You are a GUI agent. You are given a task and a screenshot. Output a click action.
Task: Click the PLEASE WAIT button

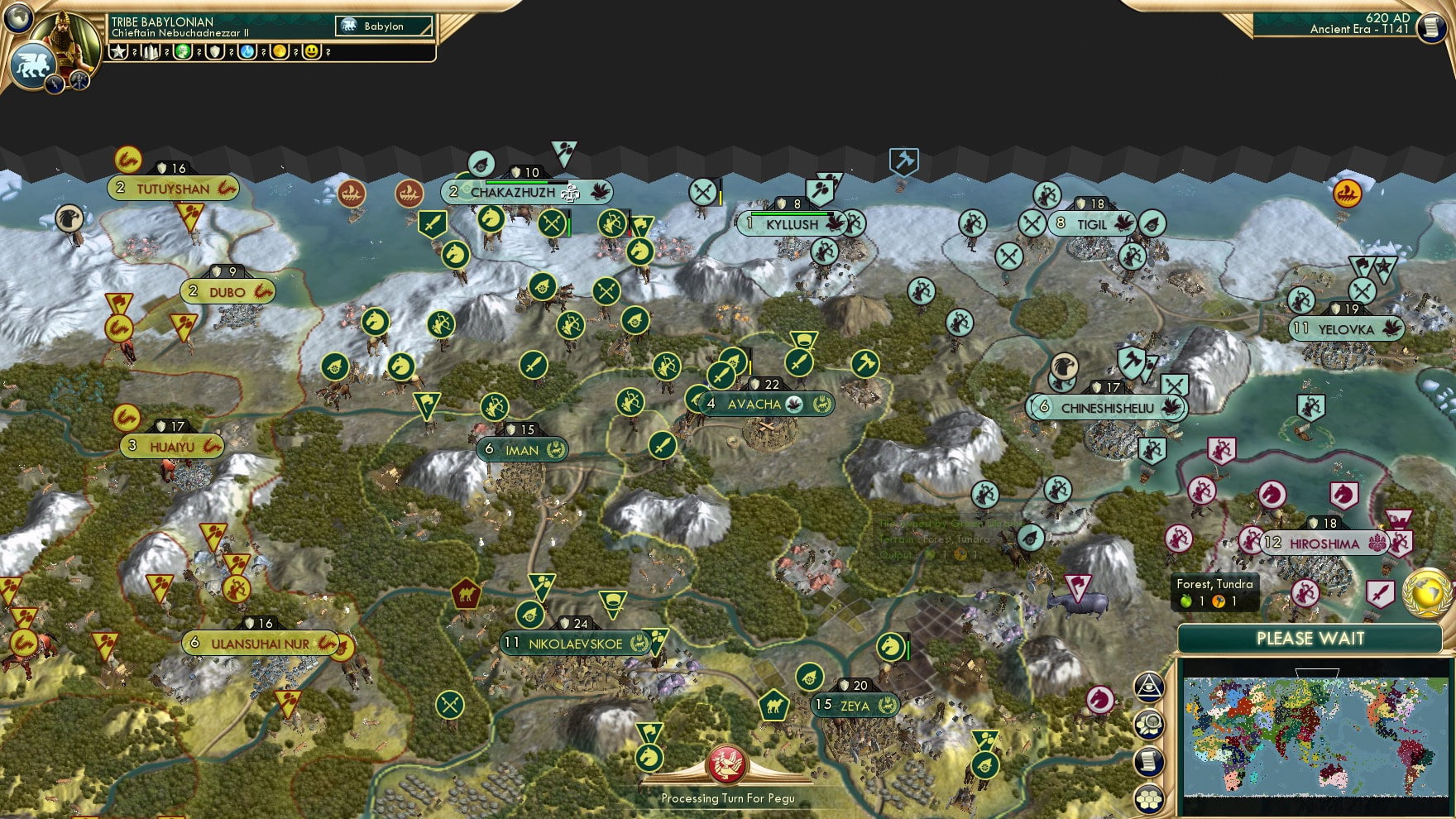click(1309, 639)
